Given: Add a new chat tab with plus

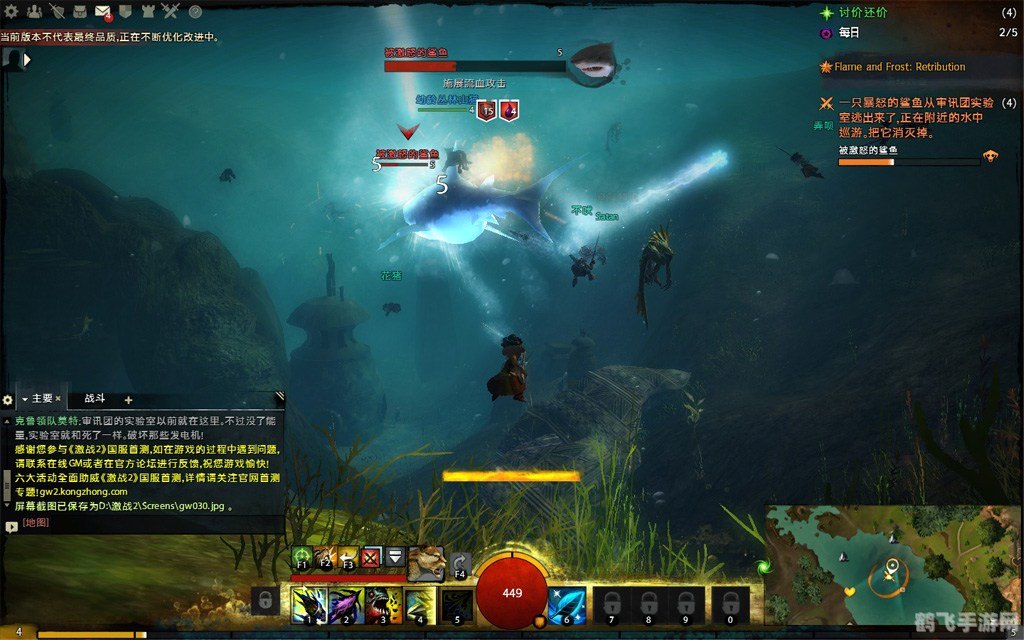Looking at the screenshot, I should click(x=128, y=399).
